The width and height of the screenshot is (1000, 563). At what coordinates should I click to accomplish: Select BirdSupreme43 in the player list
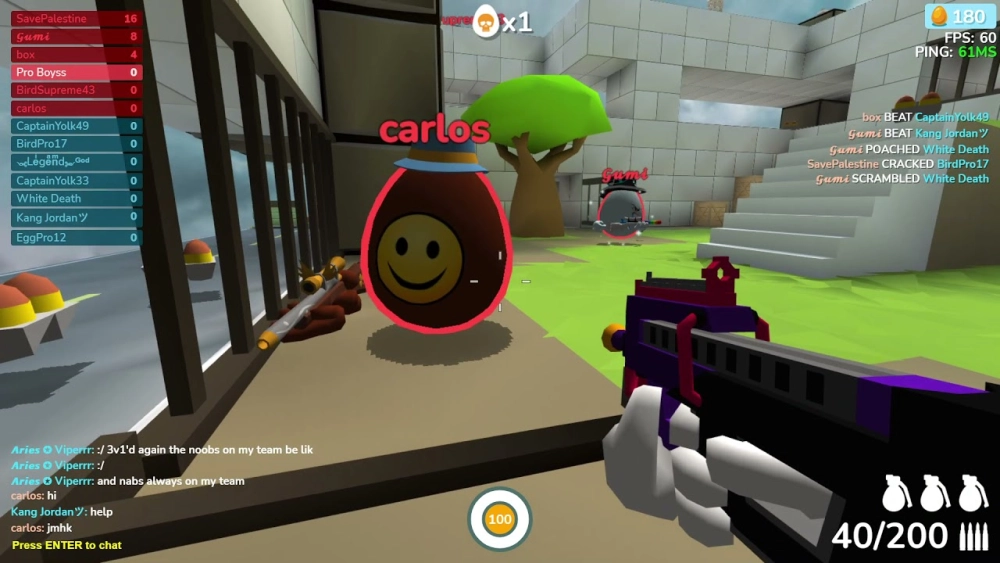point(76,91)
